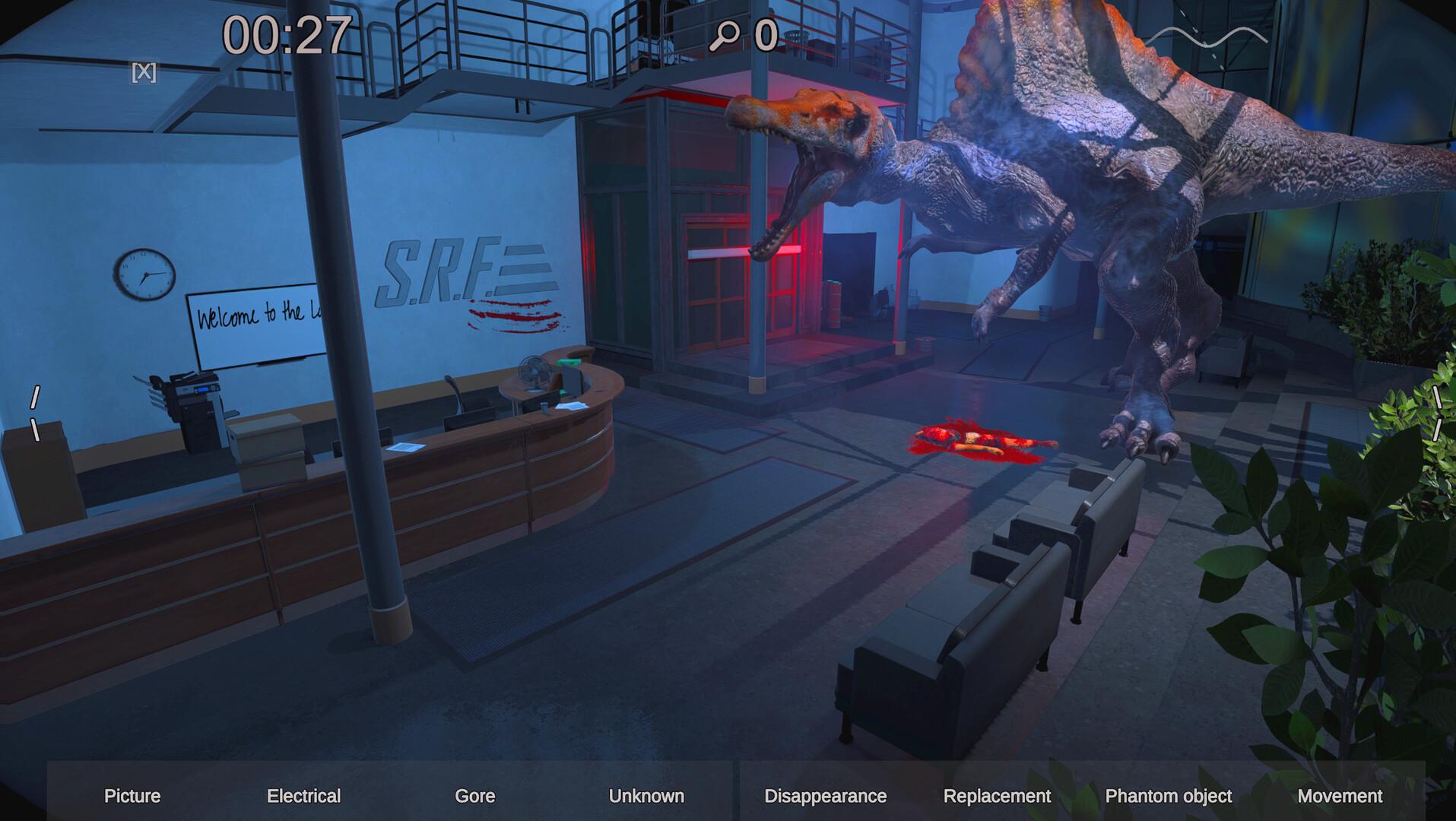This screenshot has width=1456, height=821.
Task: Report a Picture anomaly
Action: [x=132, y=796]
